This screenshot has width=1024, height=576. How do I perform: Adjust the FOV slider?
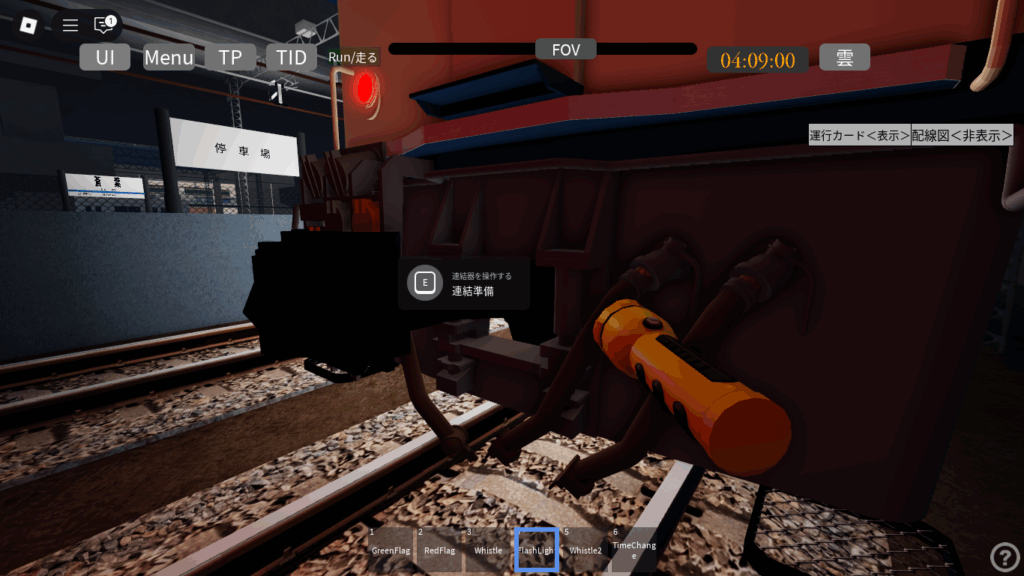pos(543,49)
